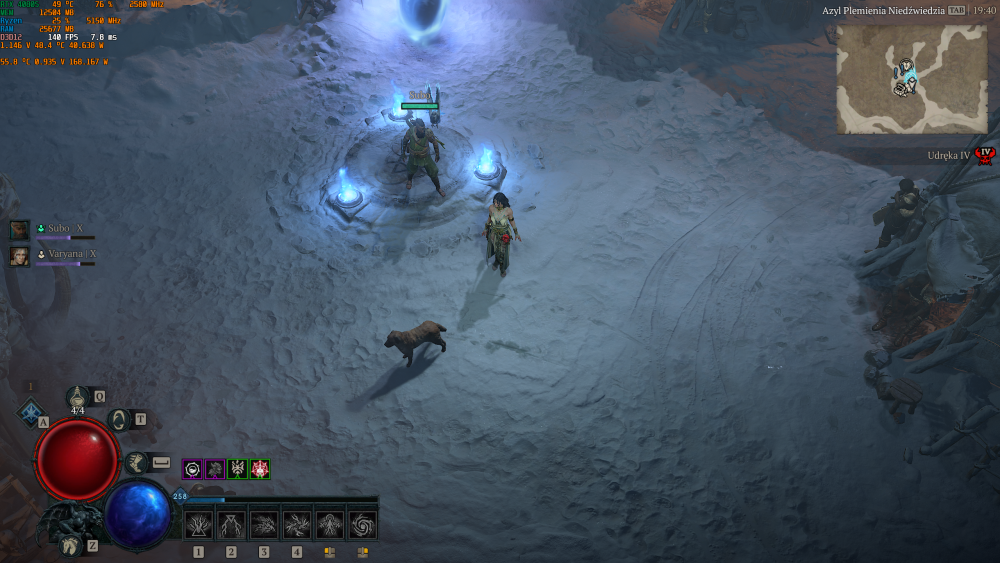Select Varyana's party portrait
Image resolution: width=1000 pixels, height=563 pixels.
20,256
